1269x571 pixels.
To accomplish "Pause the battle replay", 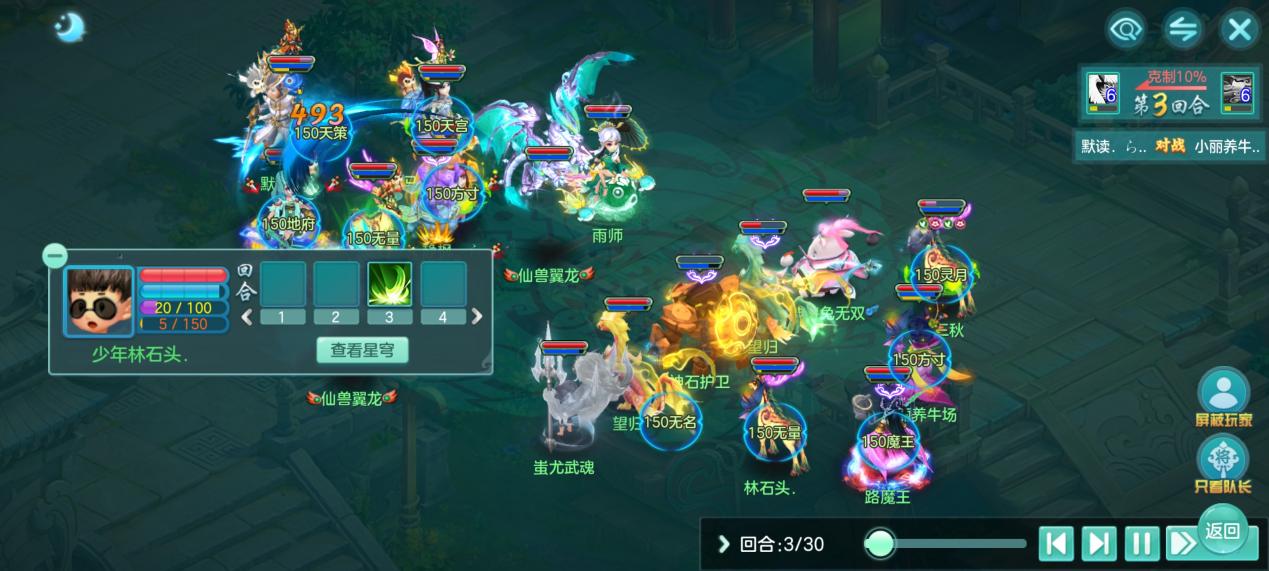I will 1141,544.
